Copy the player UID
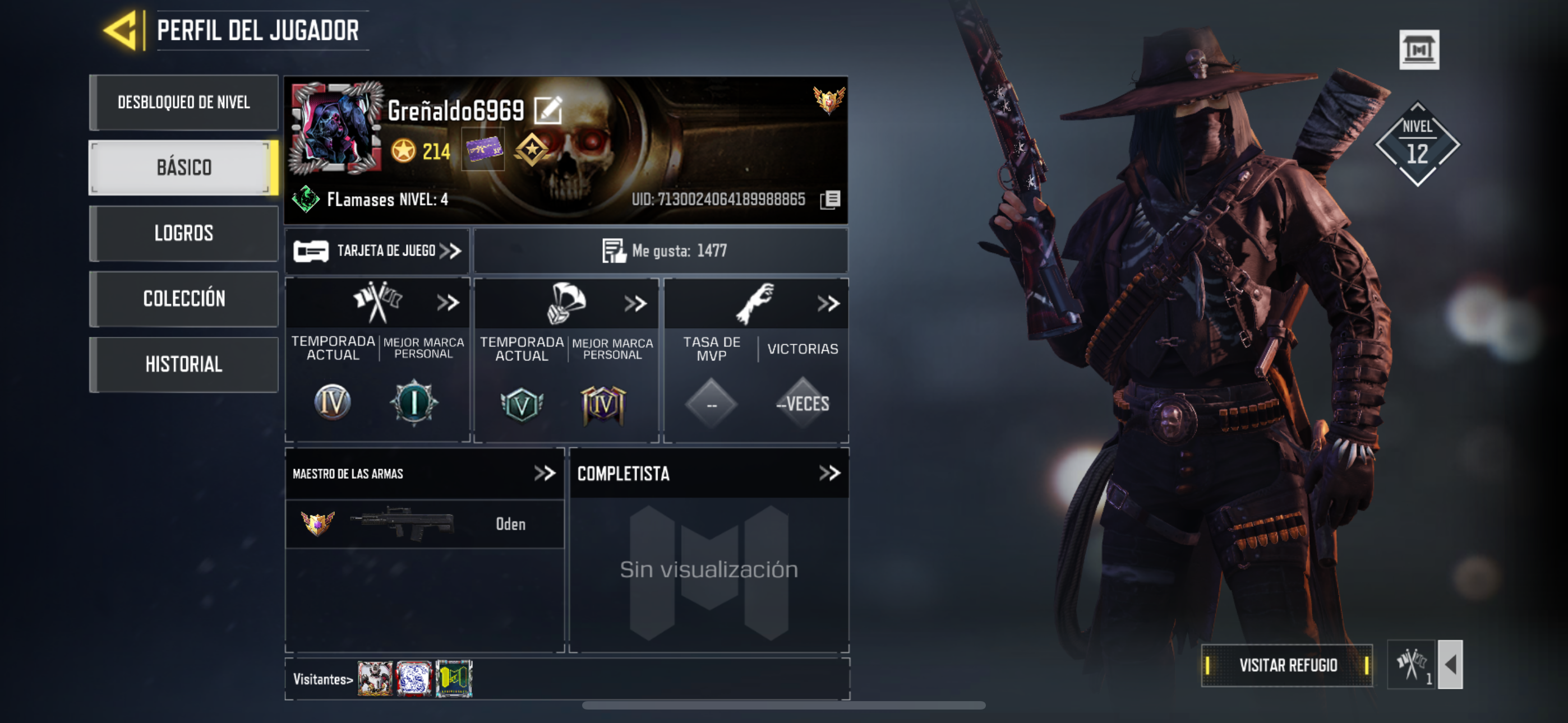This screenshot has height=723, width=1568. pos(830,200)
